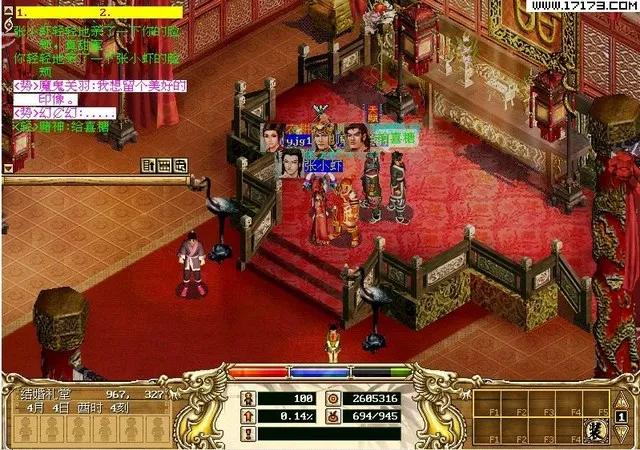Click the middle grid-shaped chat button
The image size is (640, 450).
165,165
